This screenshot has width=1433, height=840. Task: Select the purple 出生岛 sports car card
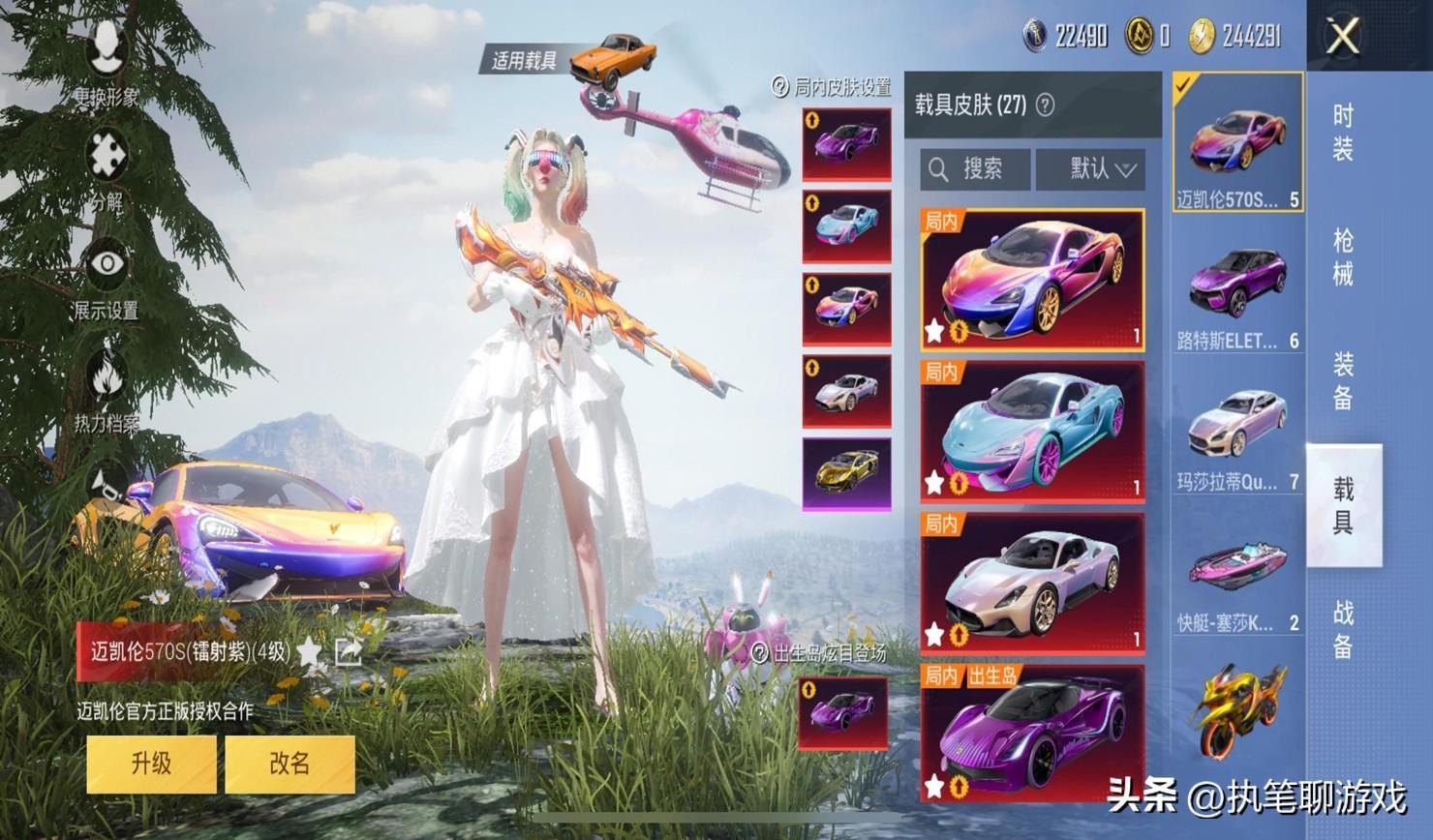[x=1032, y=733]
